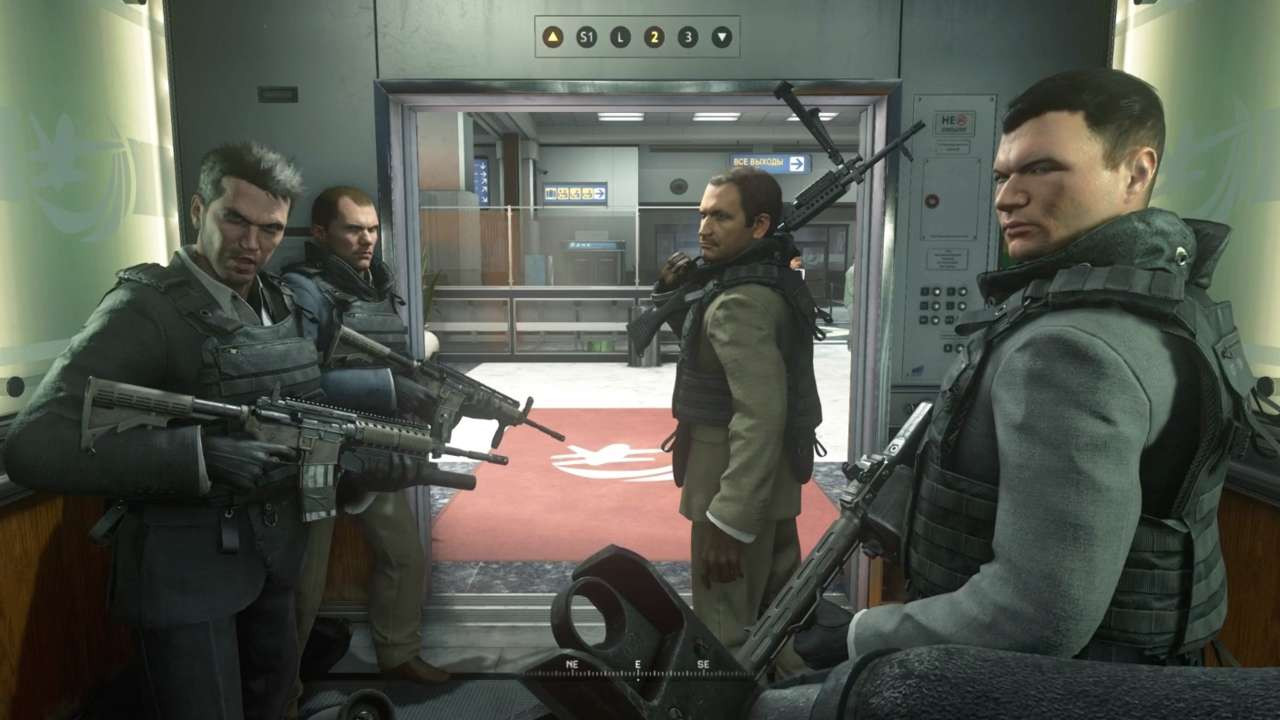Select the floor 3 indicator light
Screen dimensions: 1280x720
point(687,37)
